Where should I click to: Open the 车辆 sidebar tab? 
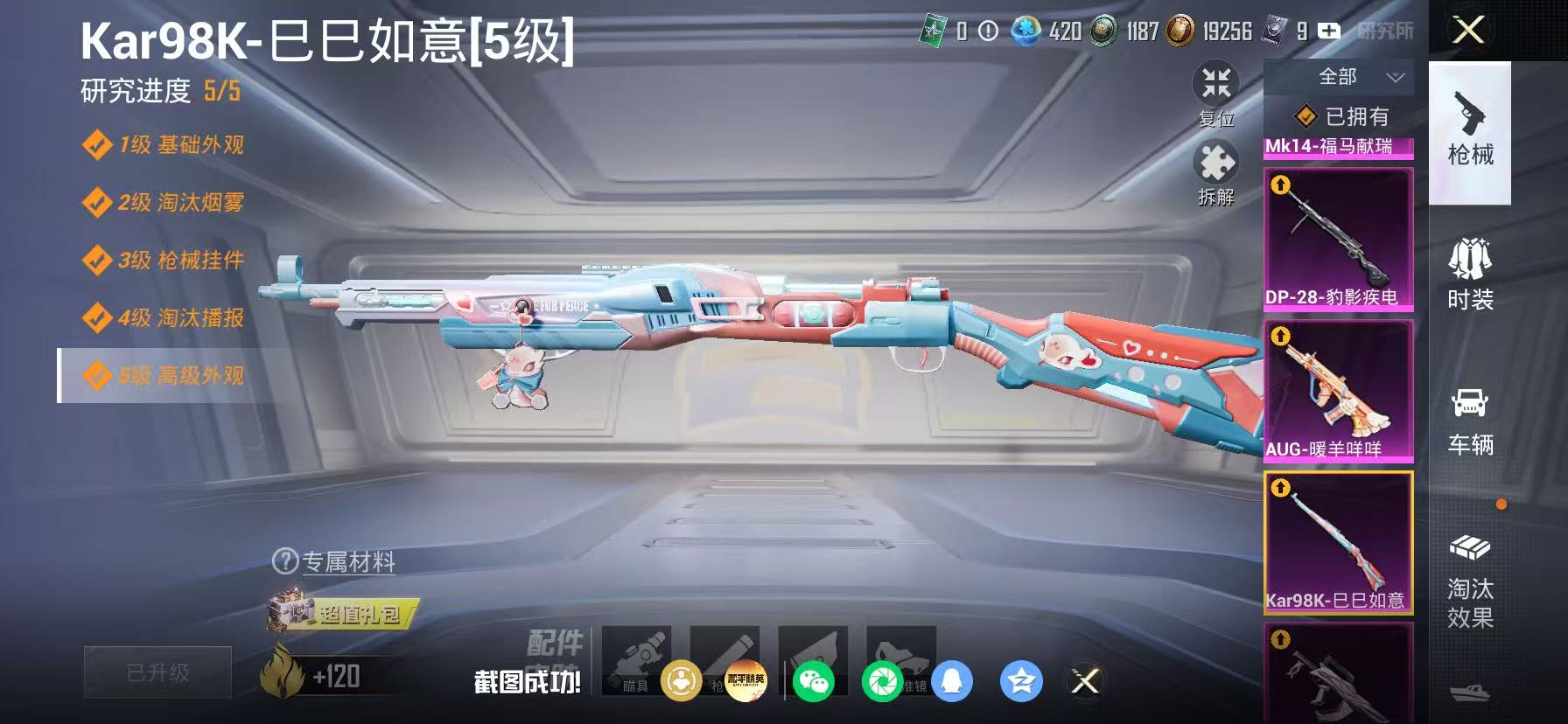tap(1470, 424)
